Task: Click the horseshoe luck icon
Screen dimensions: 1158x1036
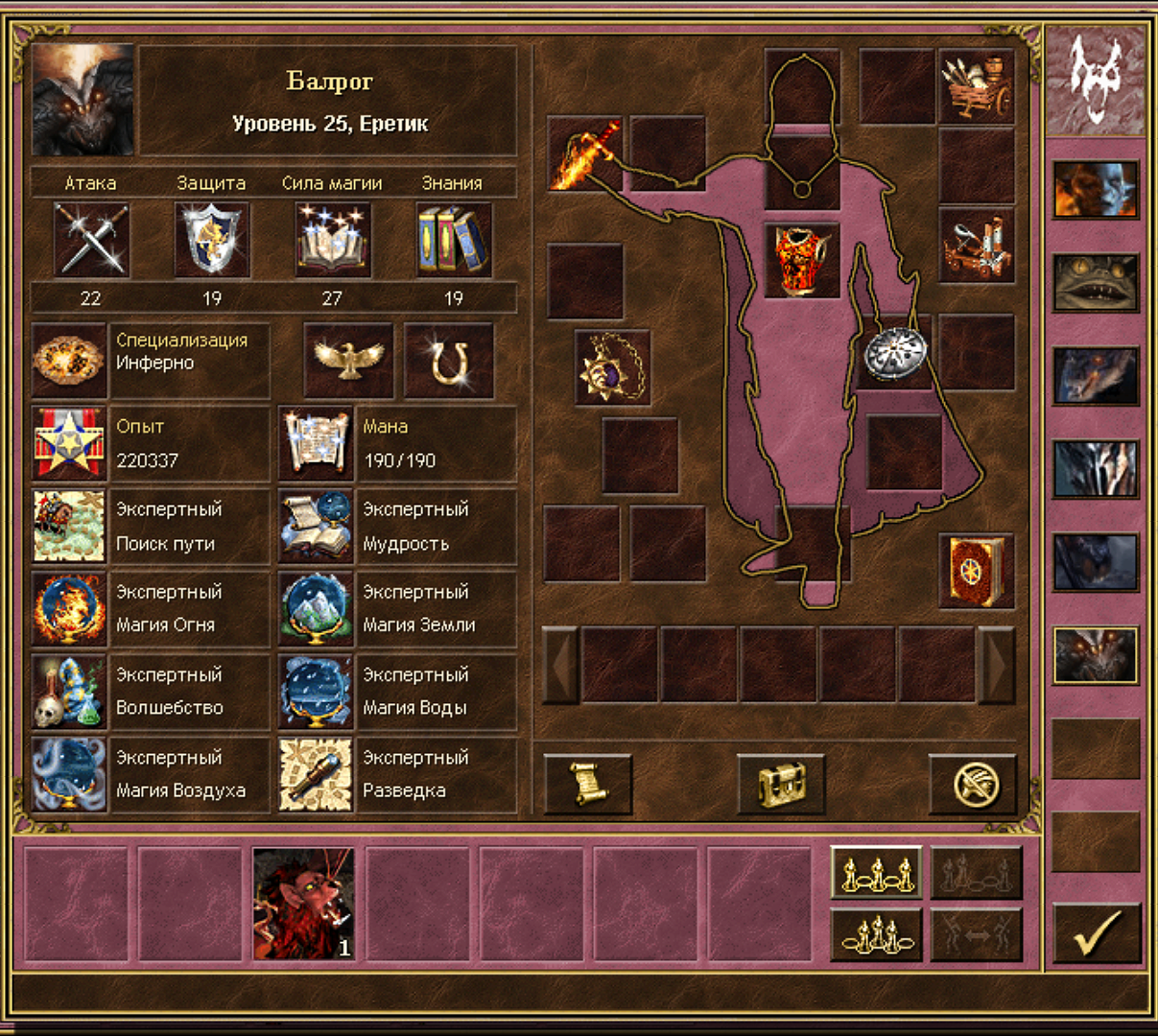Action: 449,361
